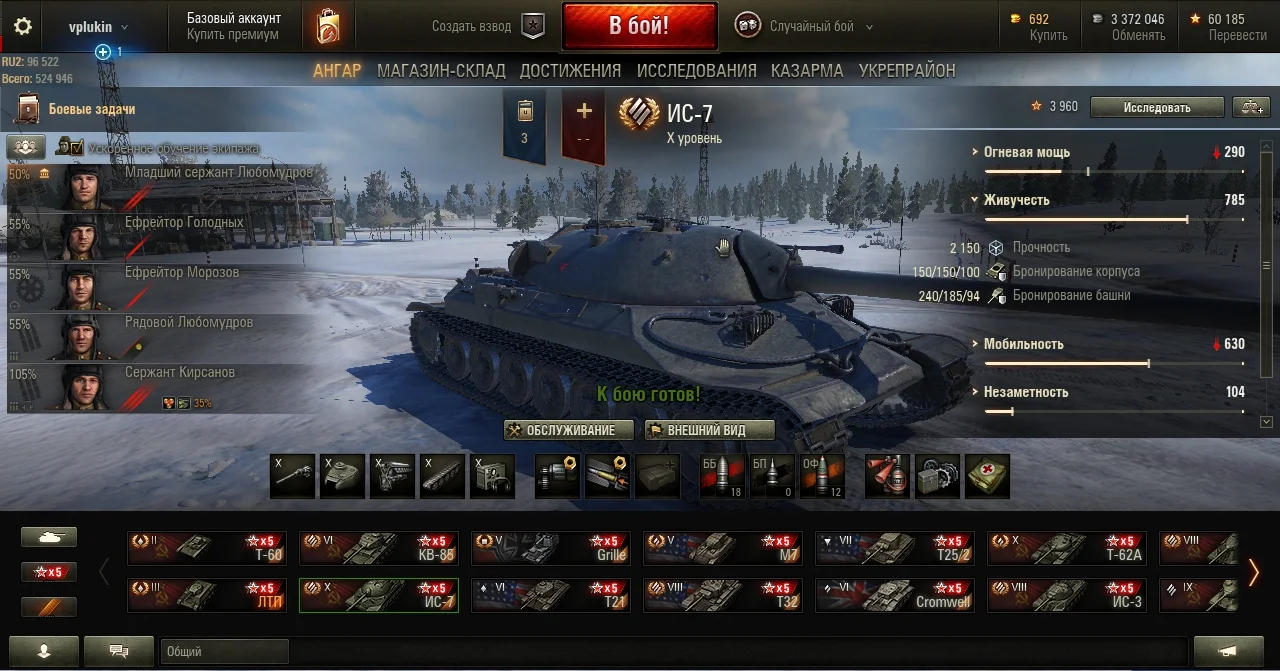
Task: Open the ДОСТИЖЕНИЯ tab
Action: [x=570, y=71]
